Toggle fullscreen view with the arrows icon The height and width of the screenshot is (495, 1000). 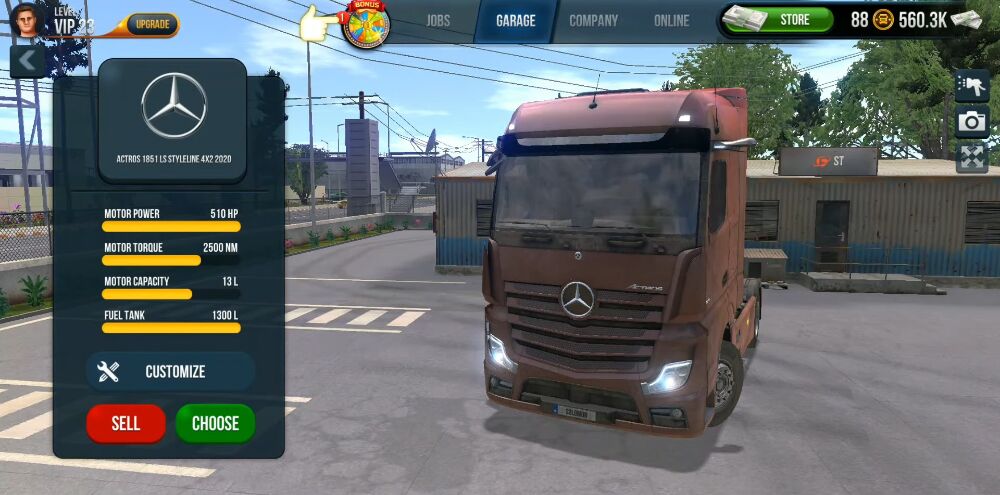pyautogui.click(x=971, y=157)
